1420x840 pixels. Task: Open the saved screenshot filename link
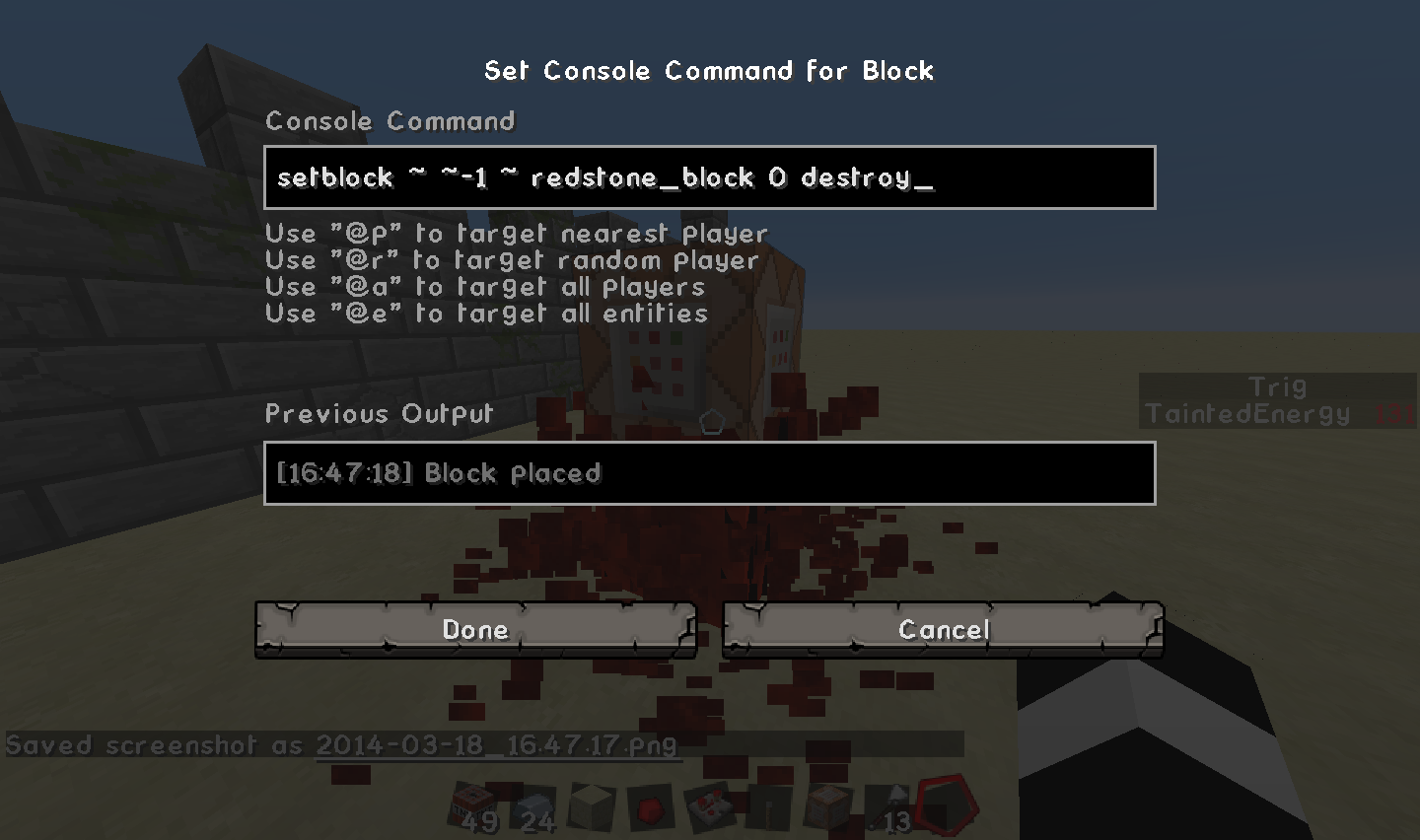[496, 744]
